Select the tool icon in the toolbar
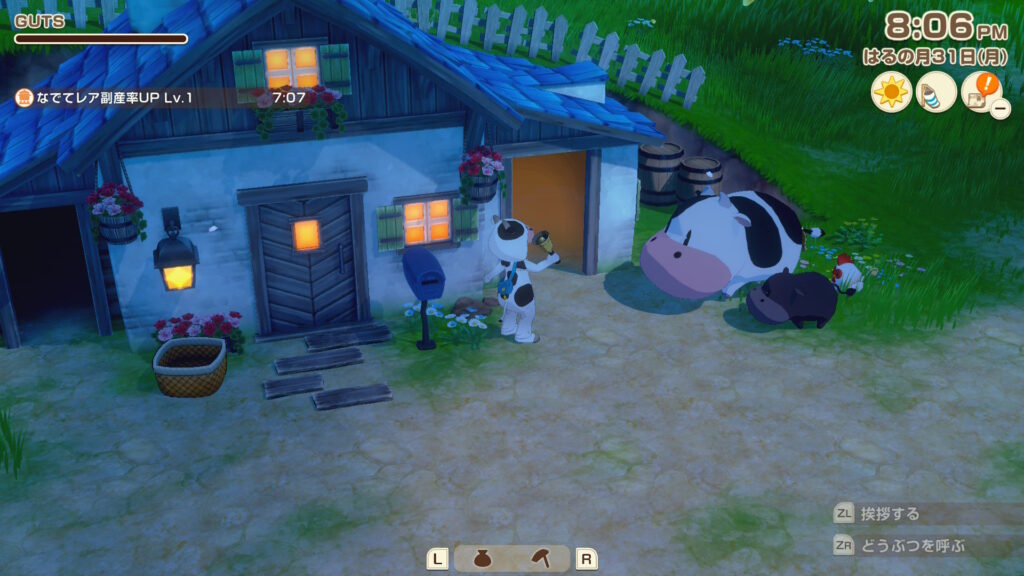Viewport: 1024px width, 576px height. click(541, 559)
